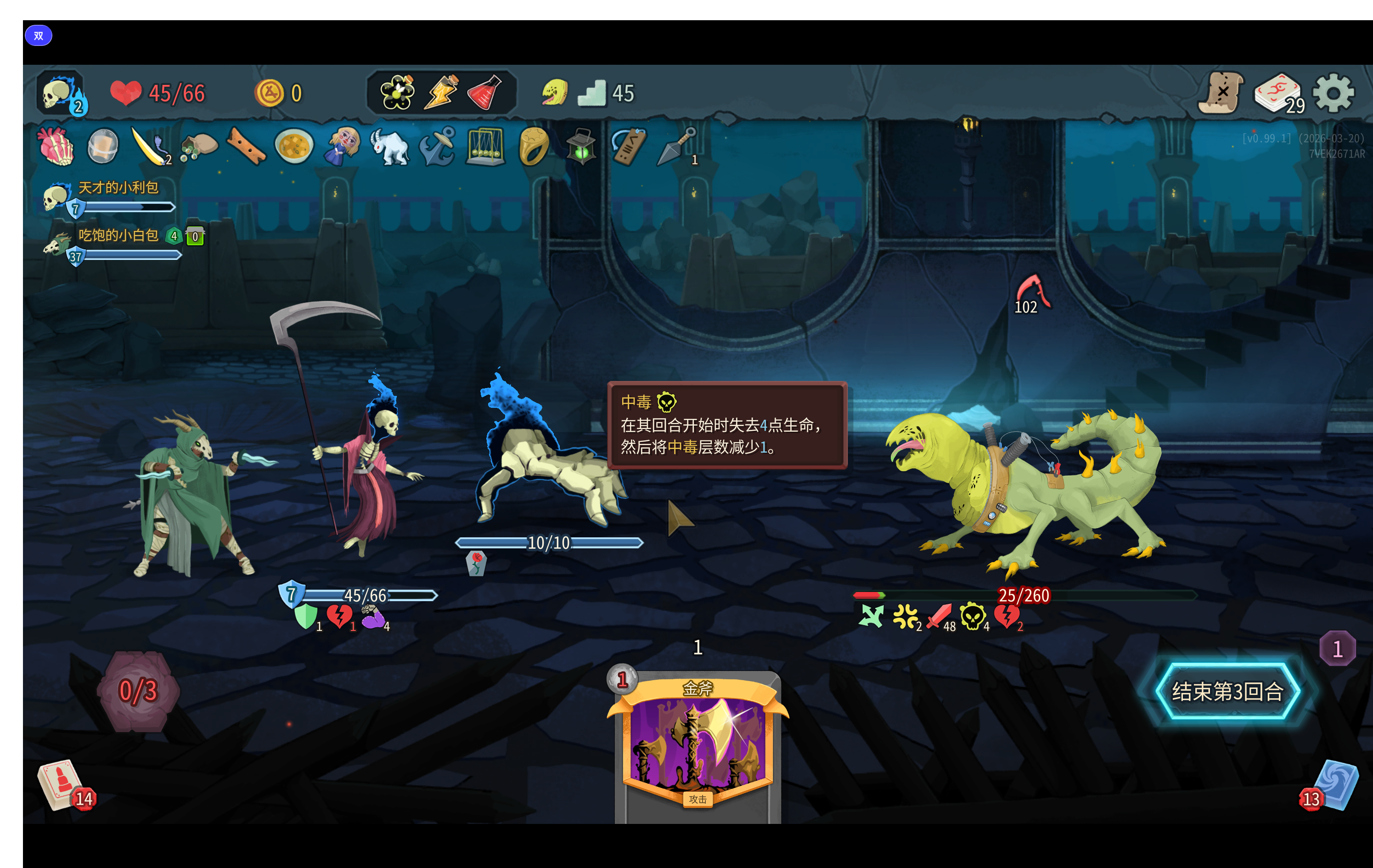Select the 吃饱的小白包 teammate entry

(x=118, y=236)
